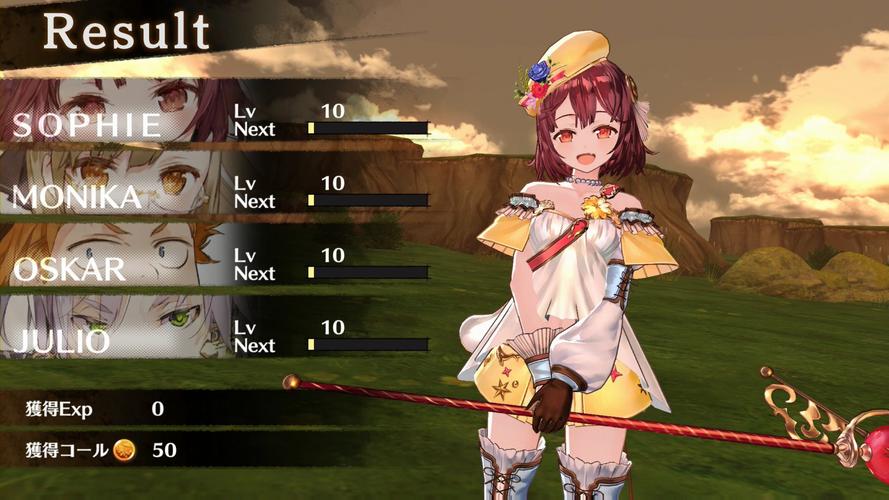Select Sophie's result row

coord(220,117)
